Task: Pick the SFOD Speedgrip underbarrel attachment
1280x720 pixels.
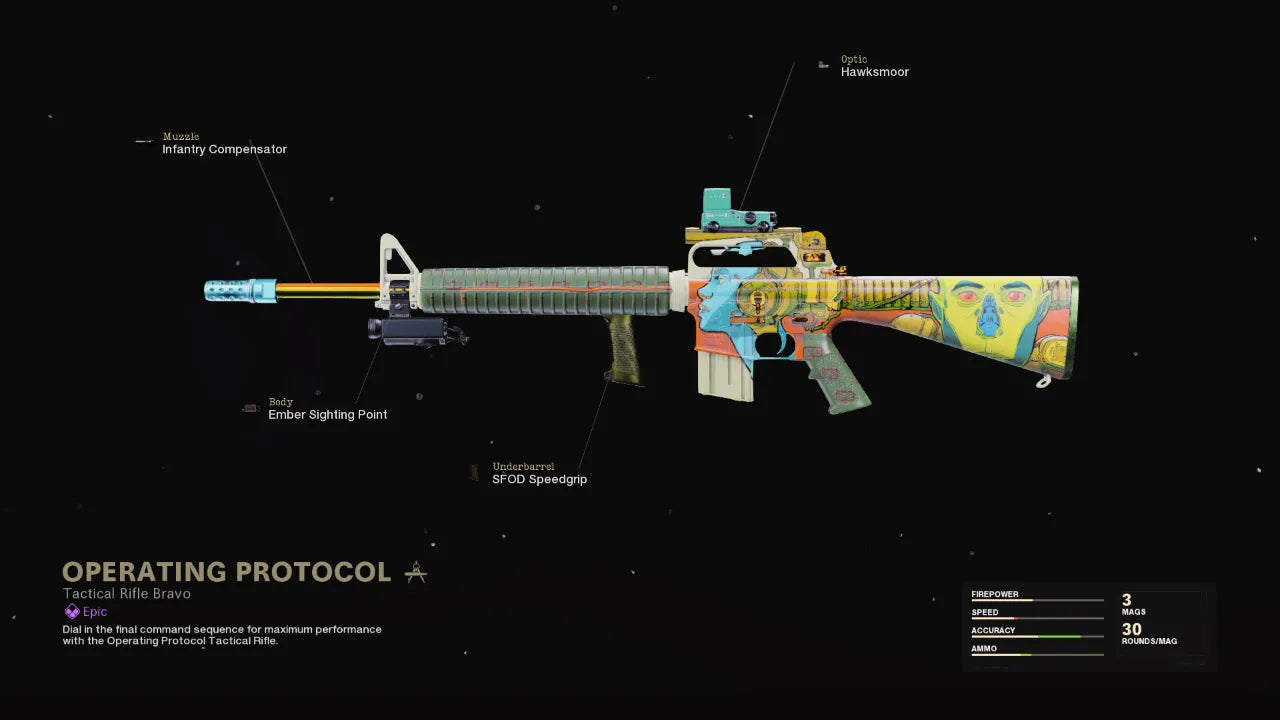Action: (x=539, y=479)
